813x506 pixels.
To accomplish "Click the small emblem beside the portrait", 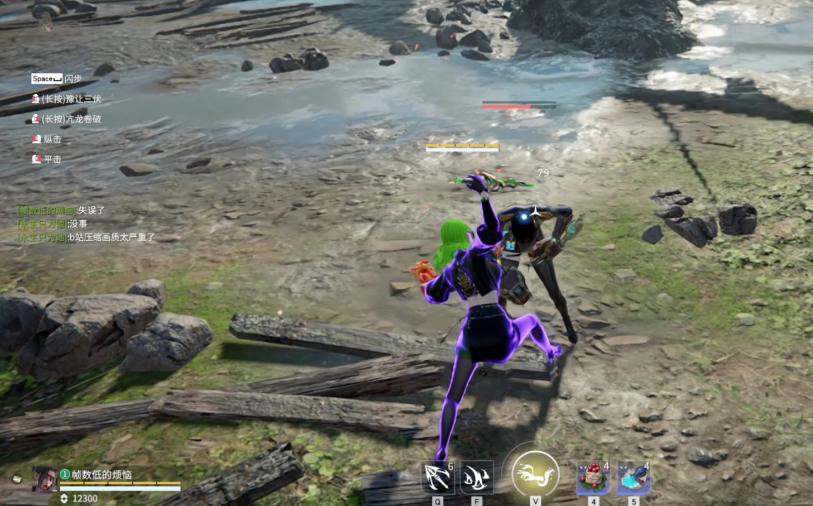I will [17, 479].
